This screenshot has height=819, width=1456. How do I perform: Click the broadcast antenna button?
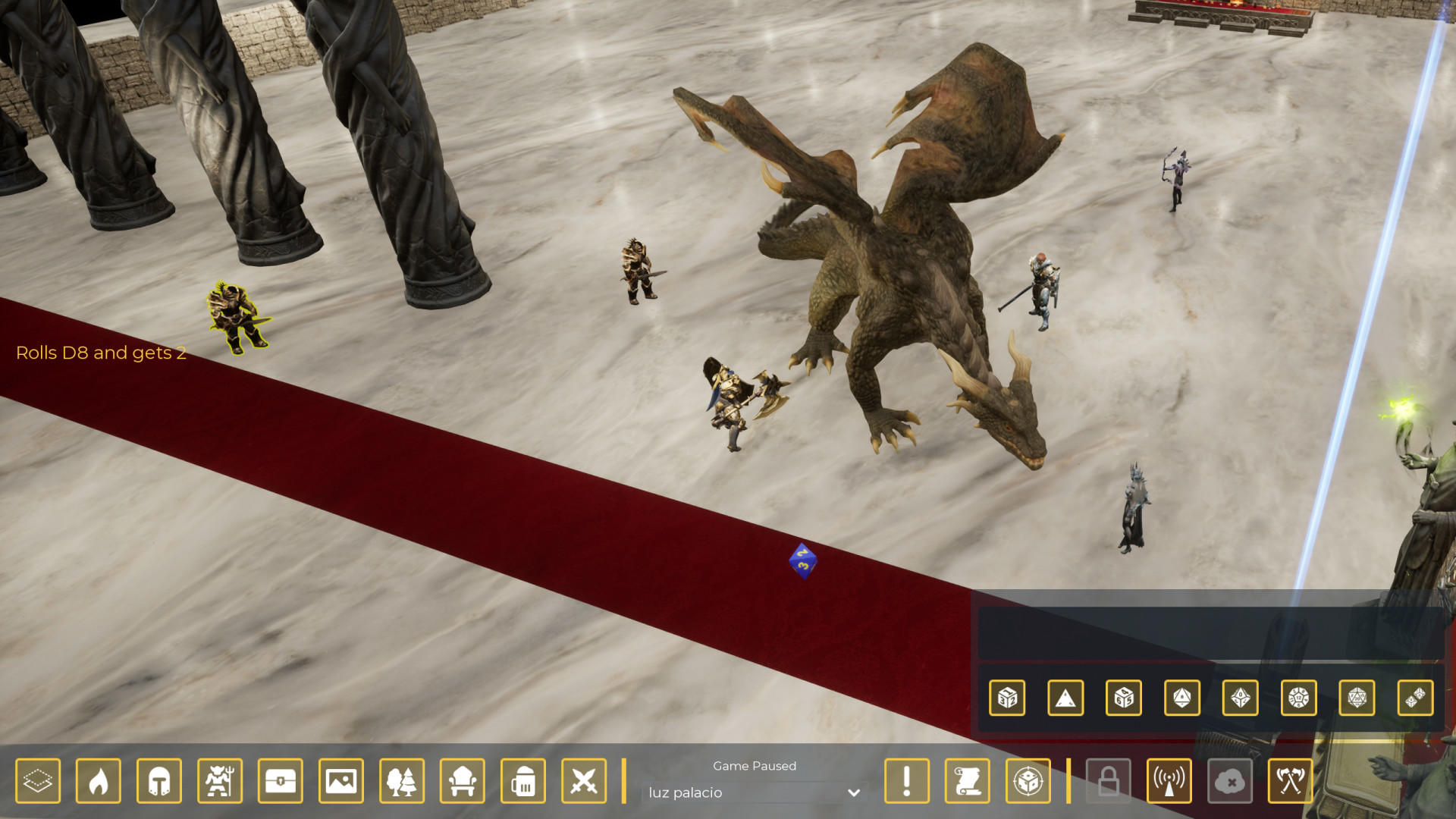click(1169, 780)
